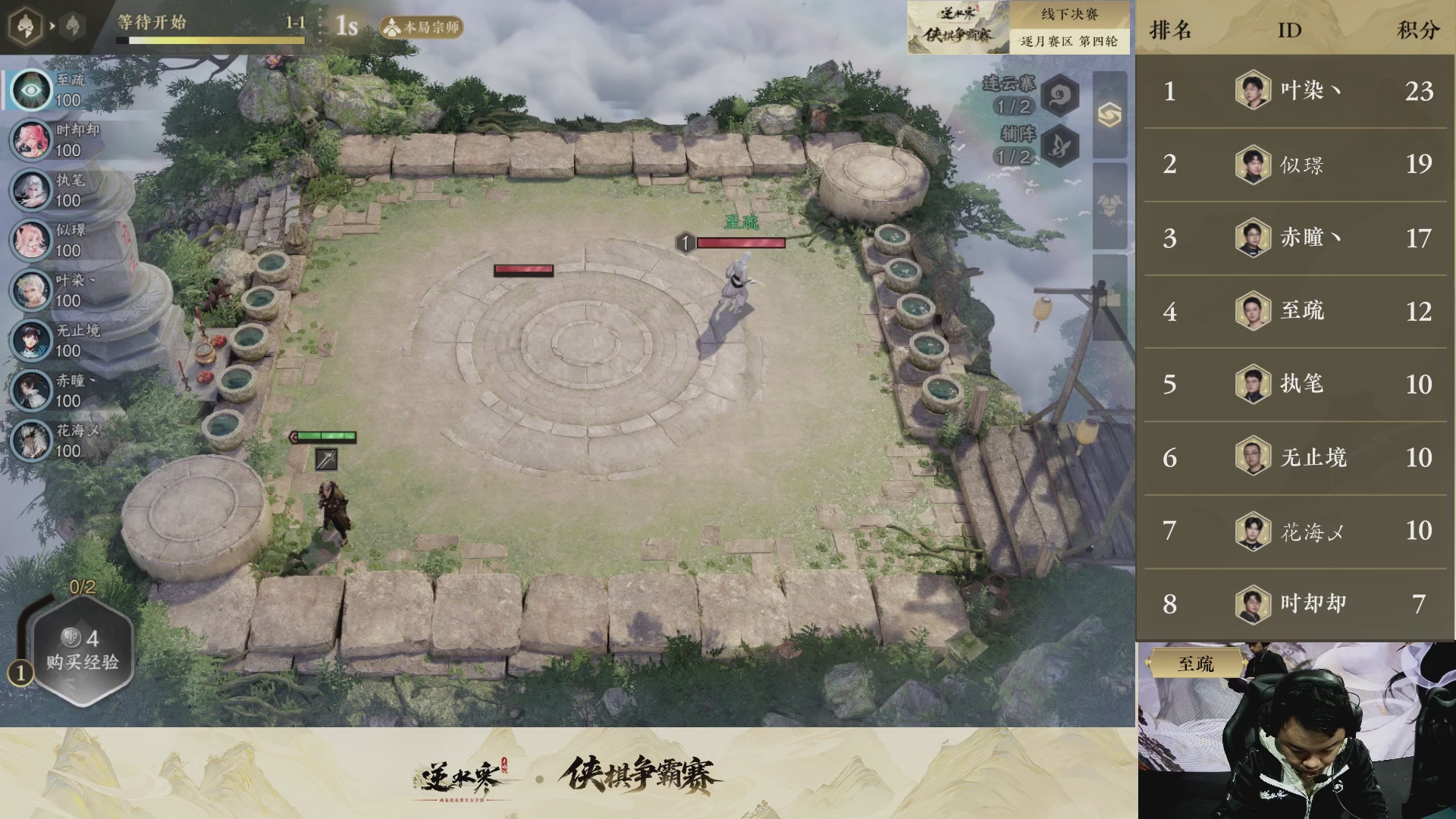Viewport: 1456px width, 819px height.
Task: Select the 连云寨 cloud synergy hex icon
Action: pos(1059,96)
